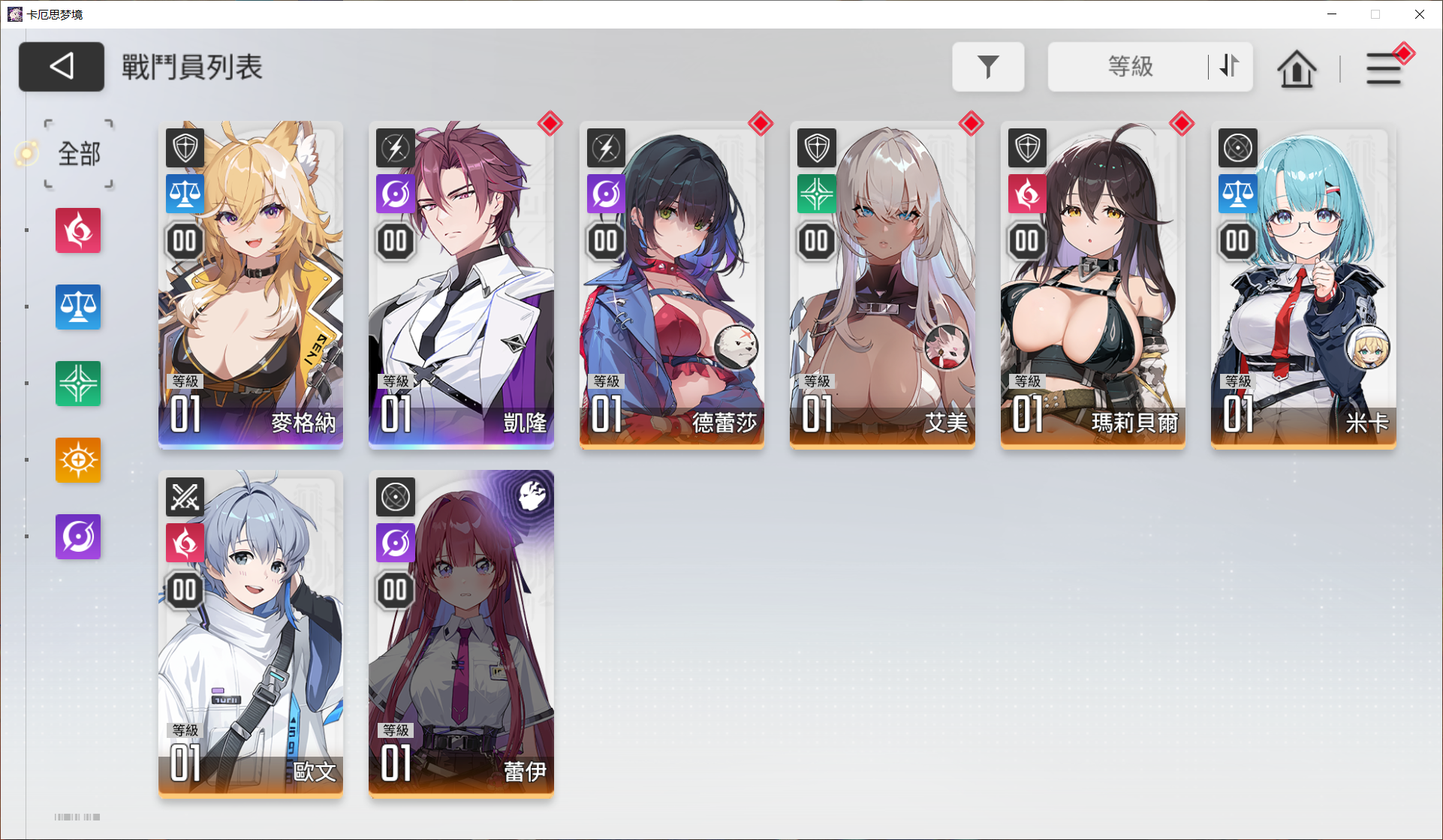Filter by green star attribute
This screenshot has height=840, width=1443.
pos(78,384)
